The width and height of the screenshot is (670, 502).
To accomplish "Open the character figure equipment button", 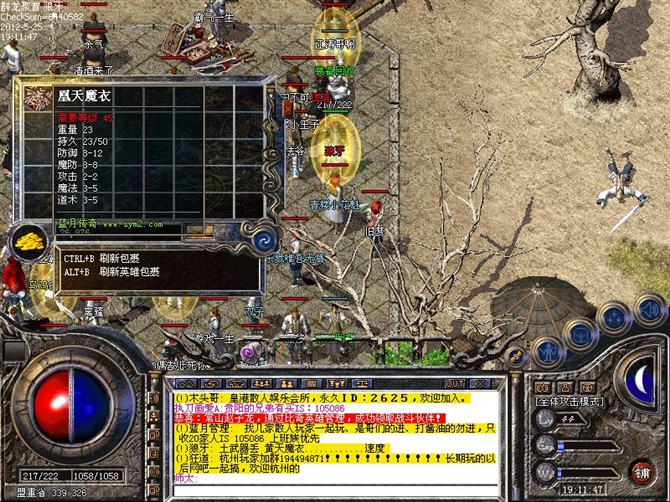I will [x=547, y=351].
